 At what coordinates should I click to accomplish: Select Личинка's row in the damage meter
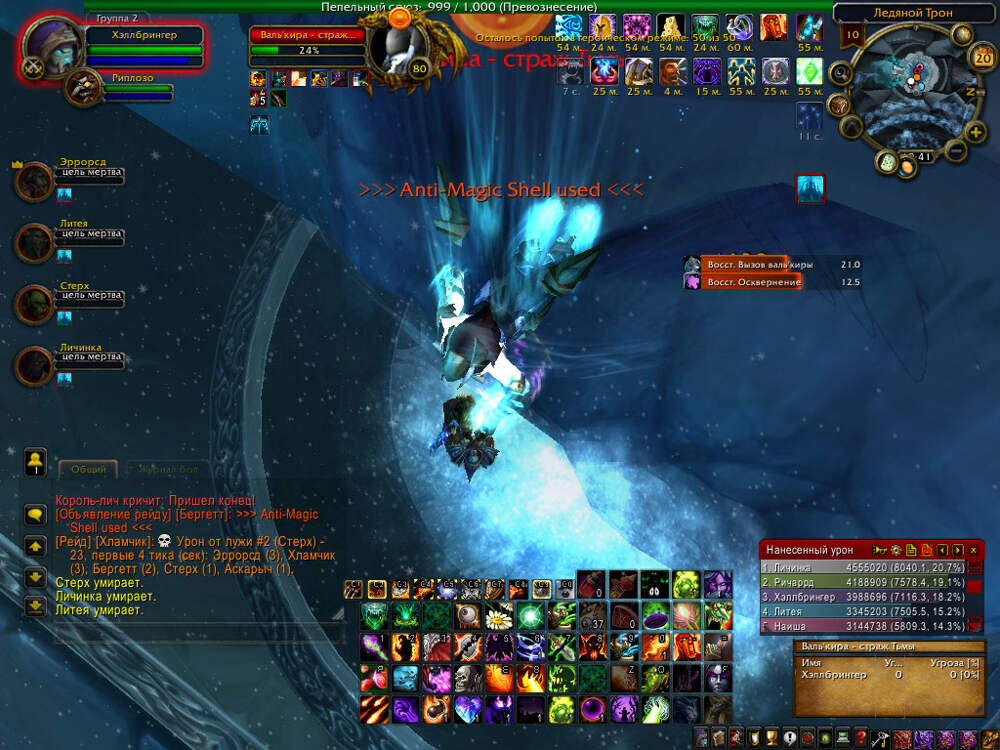coord(862,567)
